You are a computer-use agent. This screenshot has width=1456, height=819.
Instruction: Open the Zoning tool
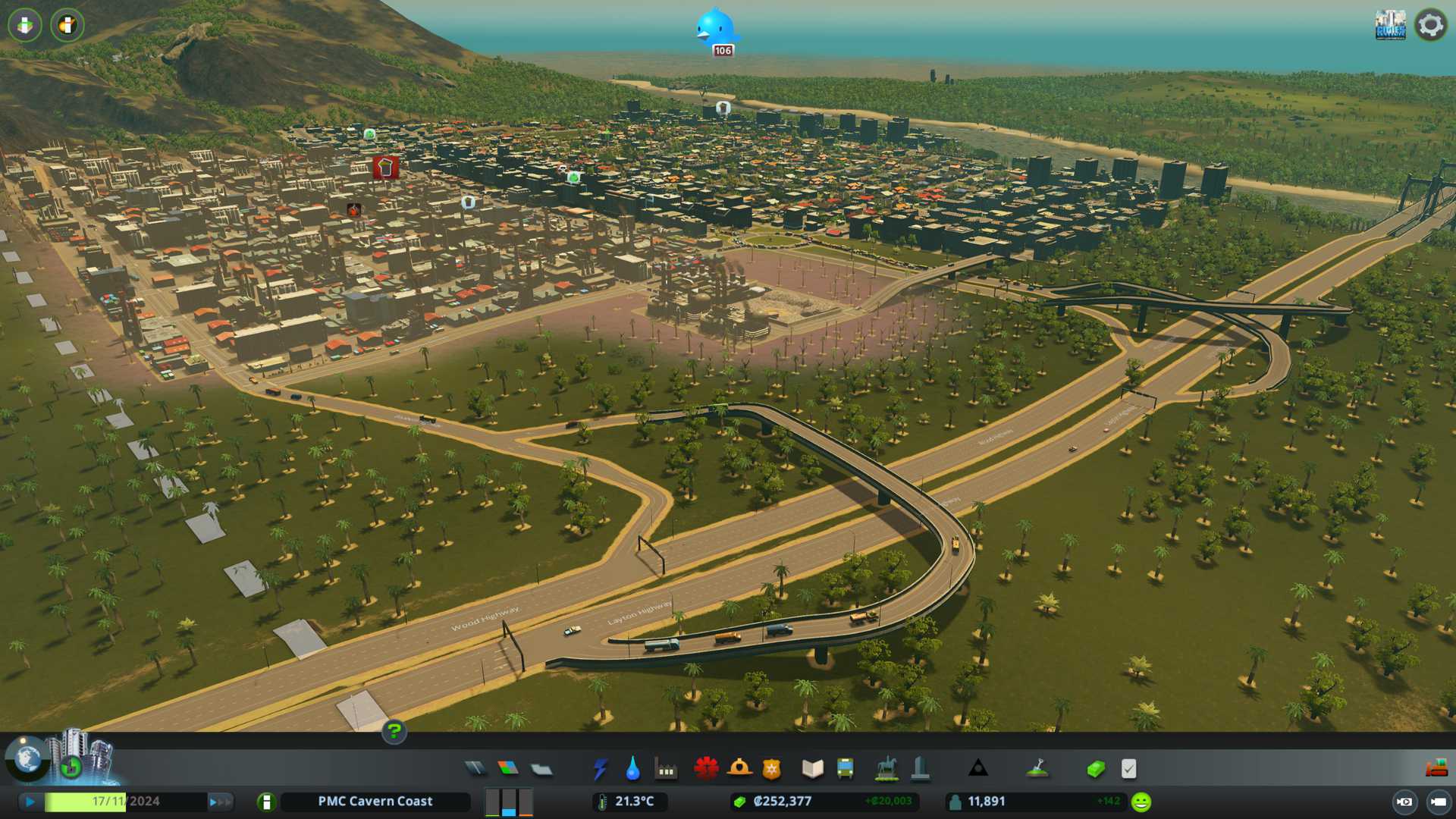coord(508,769)
